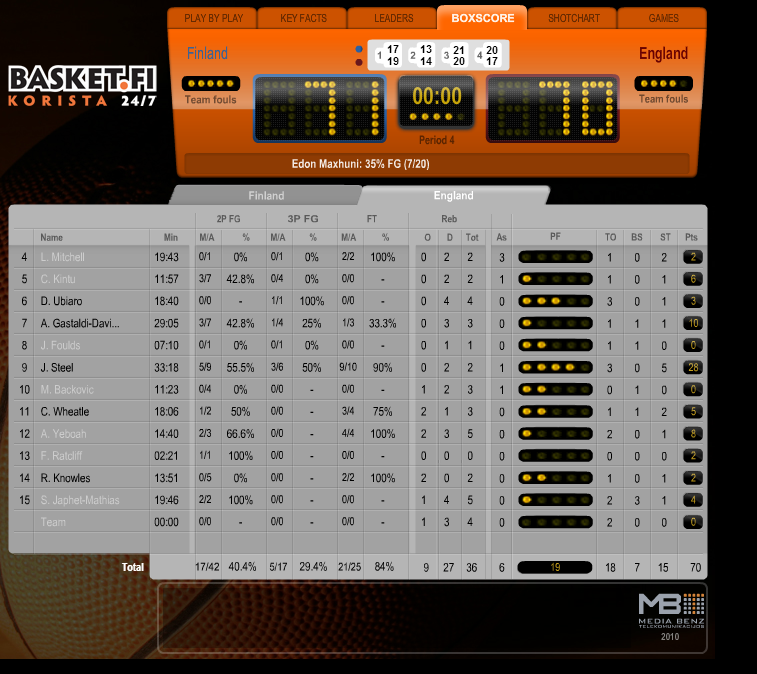Open the Shotchart tab
Image resolution: width=757 pixels, height=674 pixels.
(573, 18)
